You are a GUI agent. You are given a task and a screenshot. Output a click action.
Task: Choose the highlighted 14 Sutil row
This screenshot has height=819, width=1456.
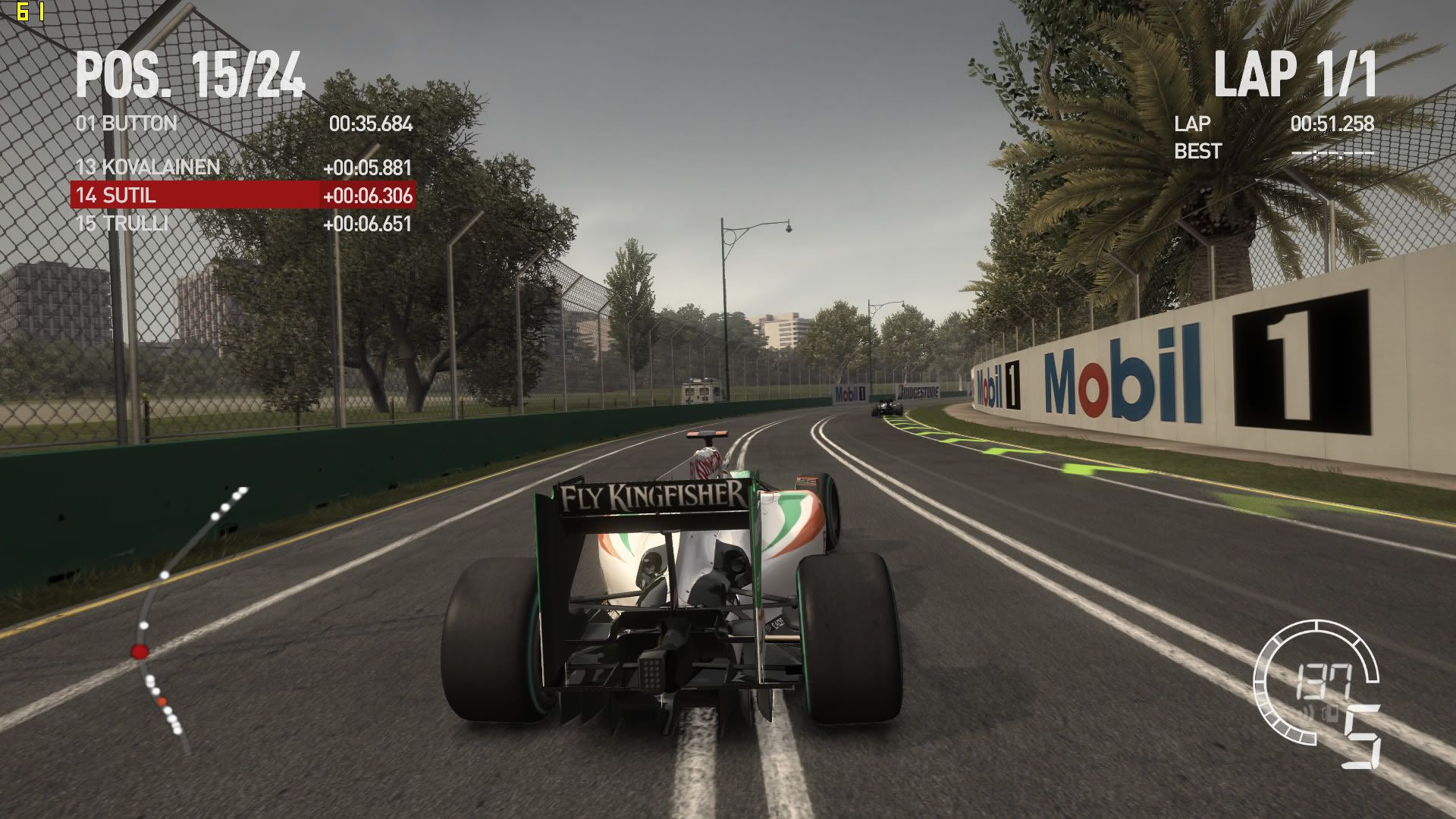pos(243,195)
